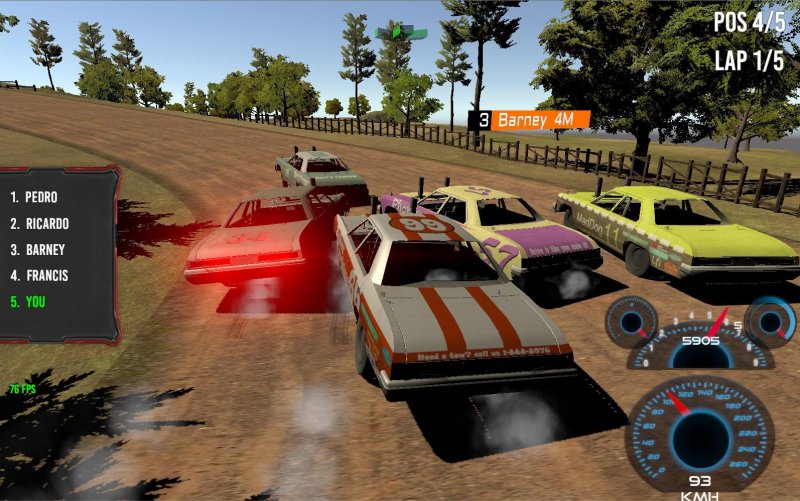Select Francis in the position list
The height and width of the screenshot is (501, 800).
coord(39,275)
